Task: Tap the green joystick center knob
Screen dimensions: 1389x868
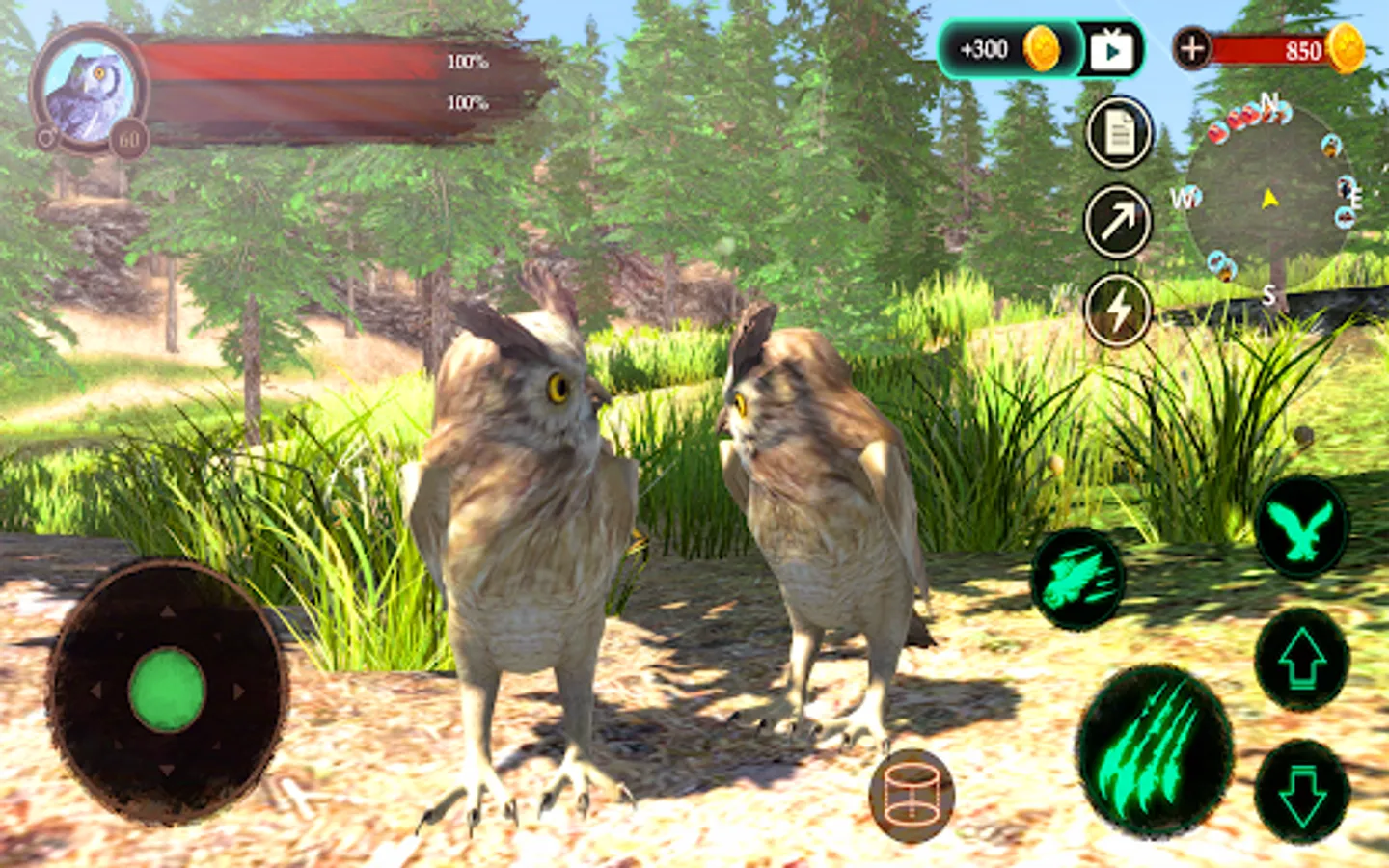Action: pos(167,691)
